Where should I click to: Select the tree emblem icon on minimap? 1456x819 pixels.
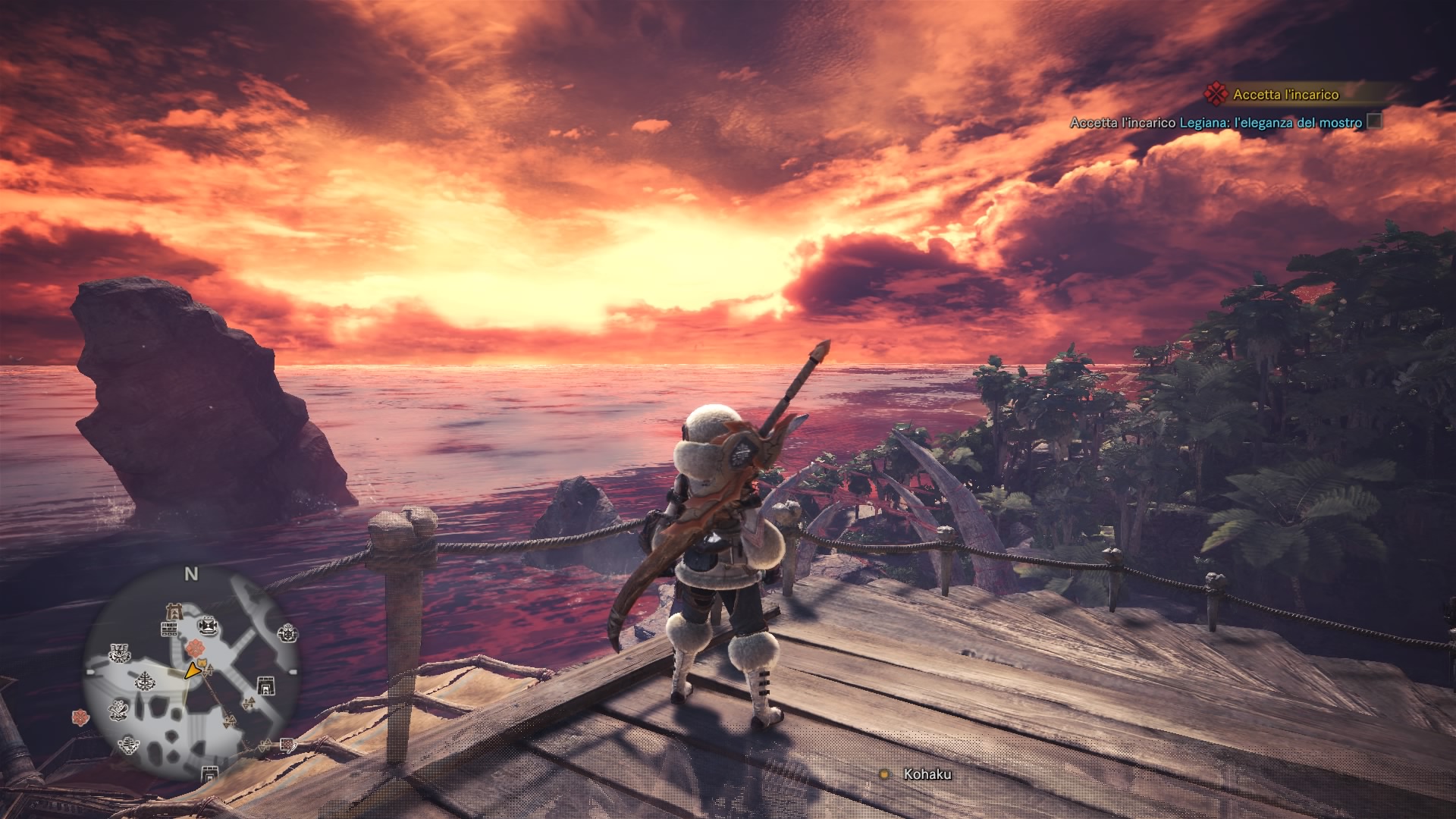[144, 681]
